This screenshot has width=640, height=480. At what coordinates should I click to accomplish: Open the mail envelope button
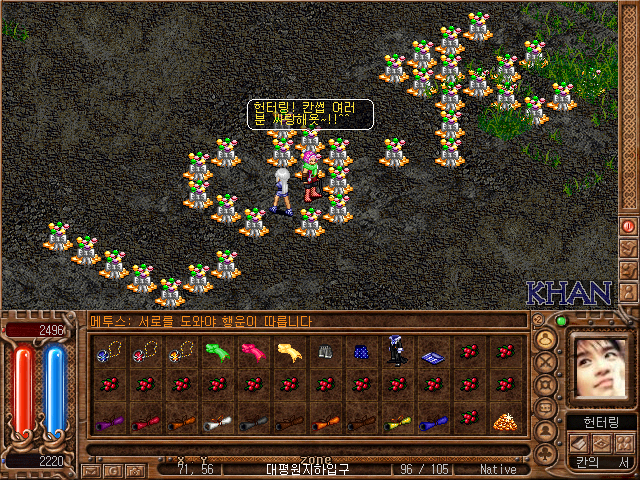90,470
